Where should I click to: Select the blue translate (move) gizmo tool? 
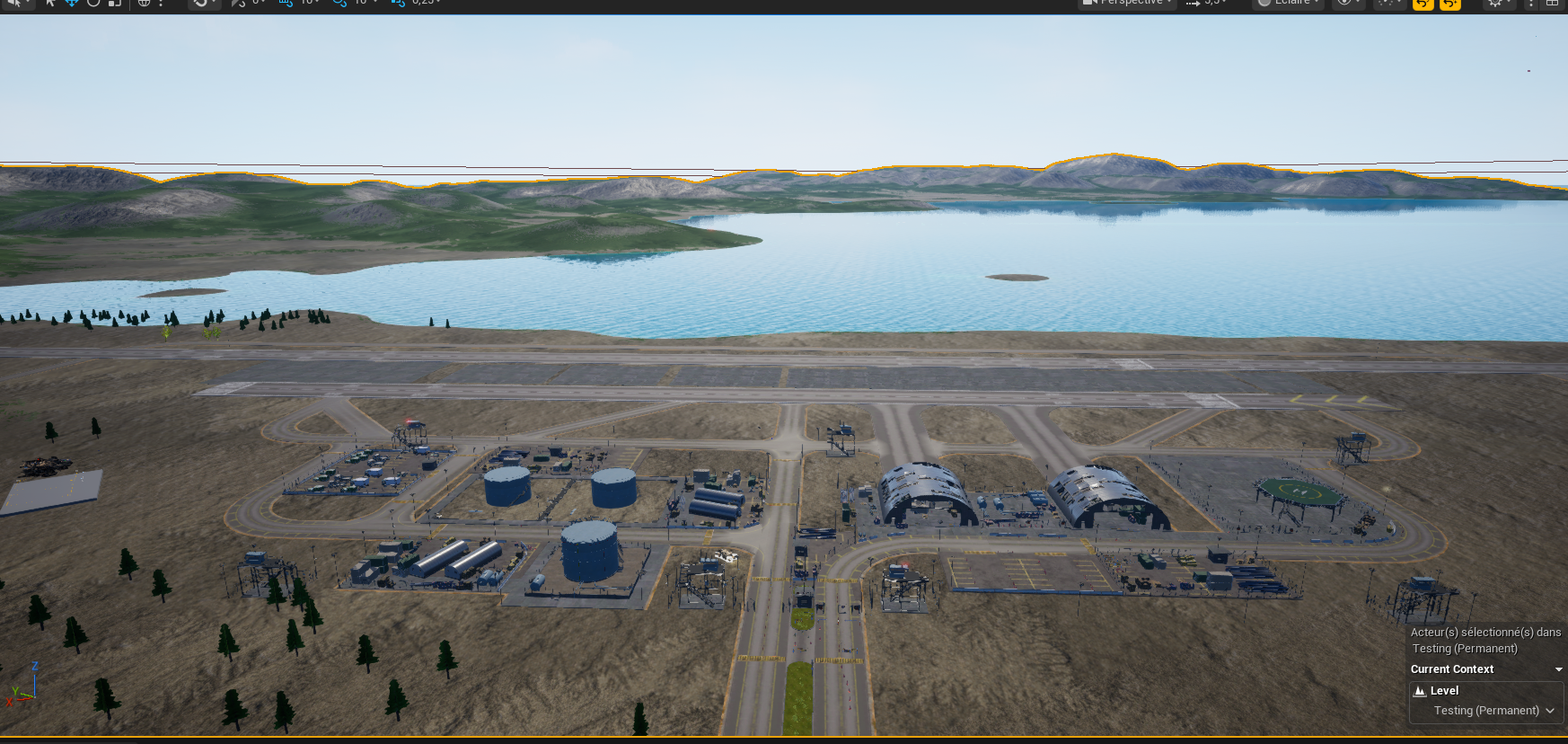(x=72, y=3)
